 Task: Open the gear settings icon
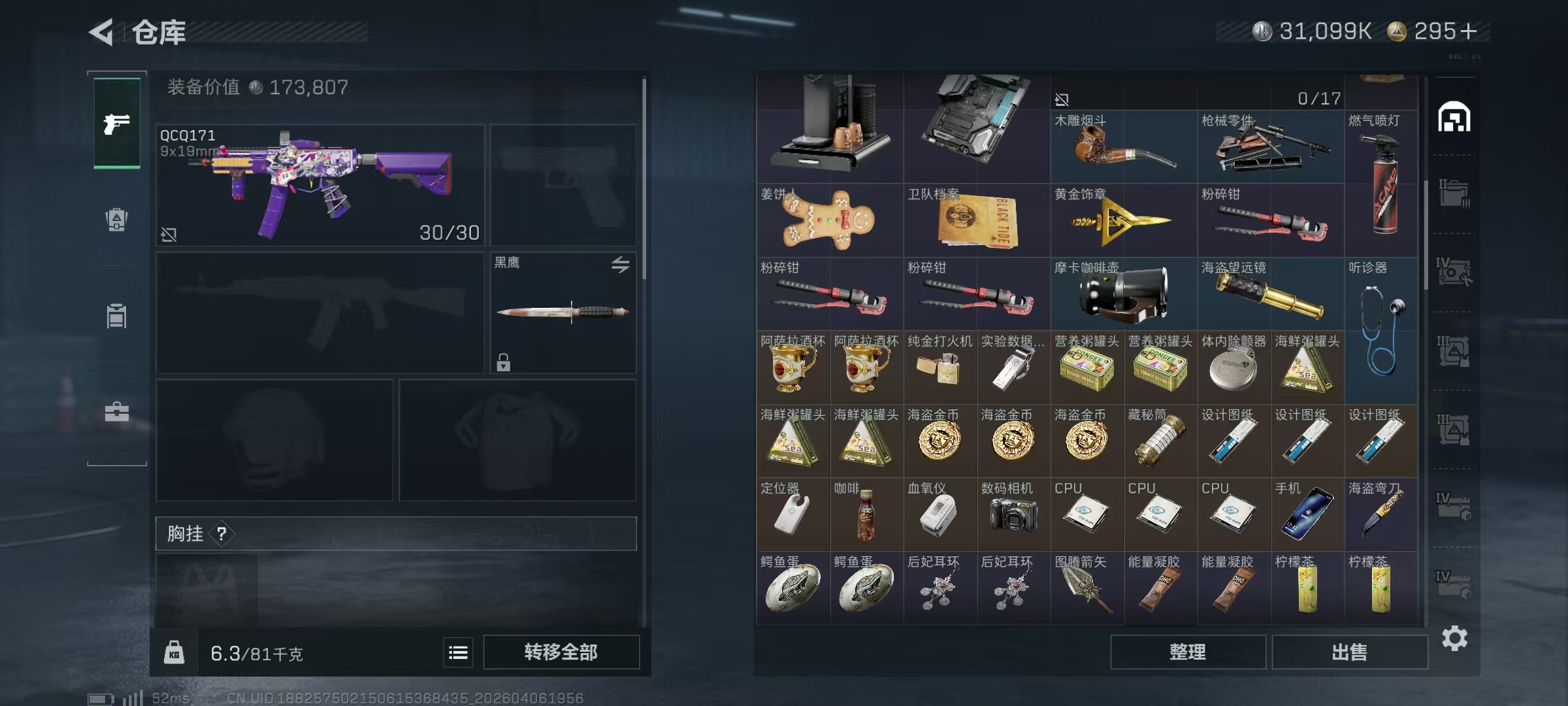point(1454,638)
